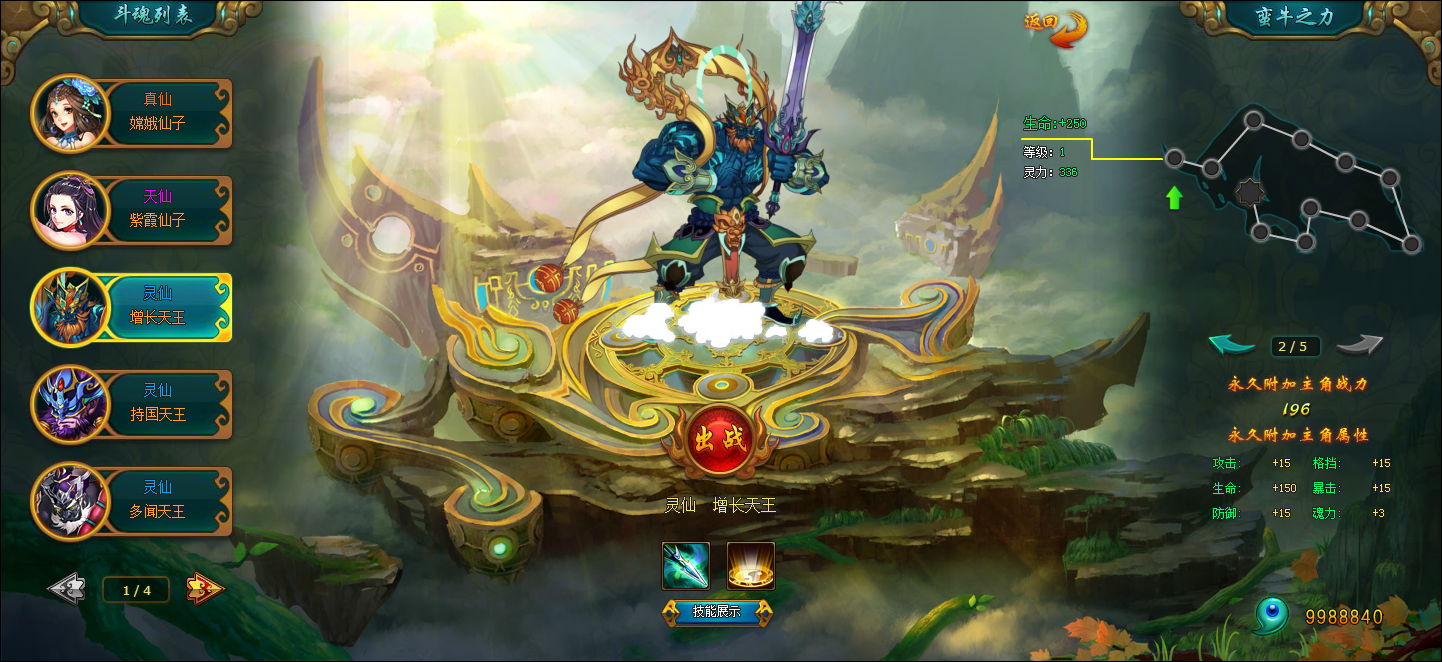Choose 紫霞仙子 in the list

[135, 209]
